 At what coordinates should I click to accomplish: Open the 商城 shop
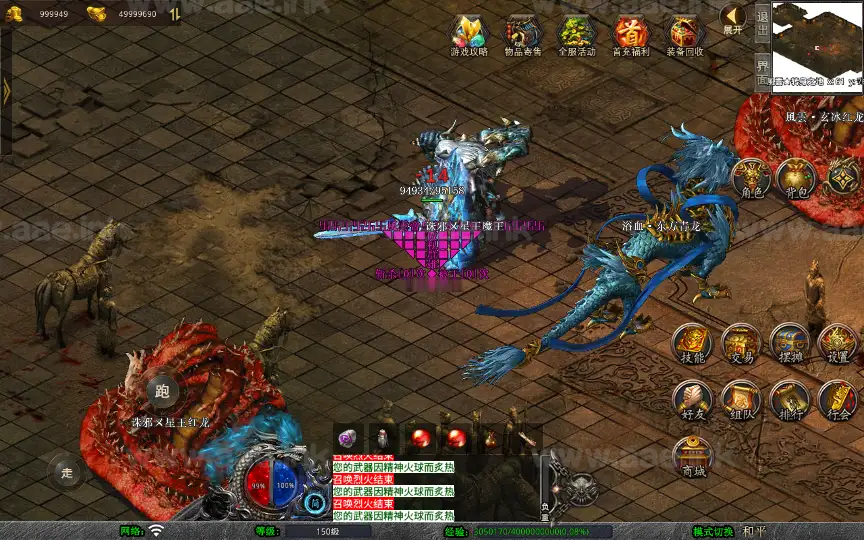(x=692, y=456)
